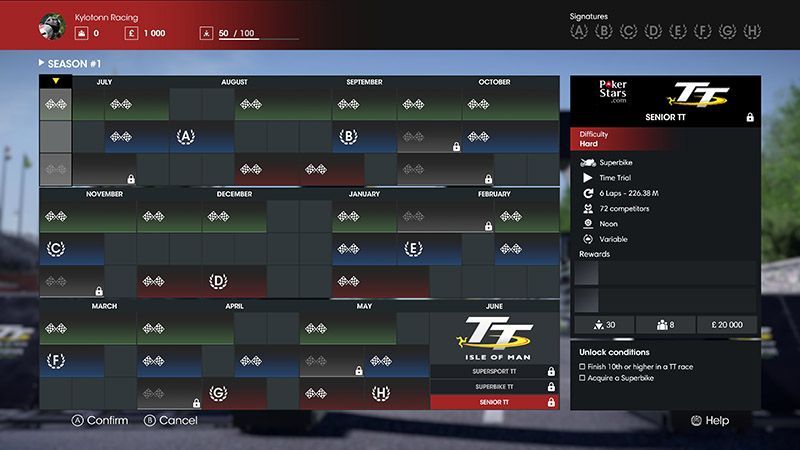Confirm the selected event

(x=99, y=421)
